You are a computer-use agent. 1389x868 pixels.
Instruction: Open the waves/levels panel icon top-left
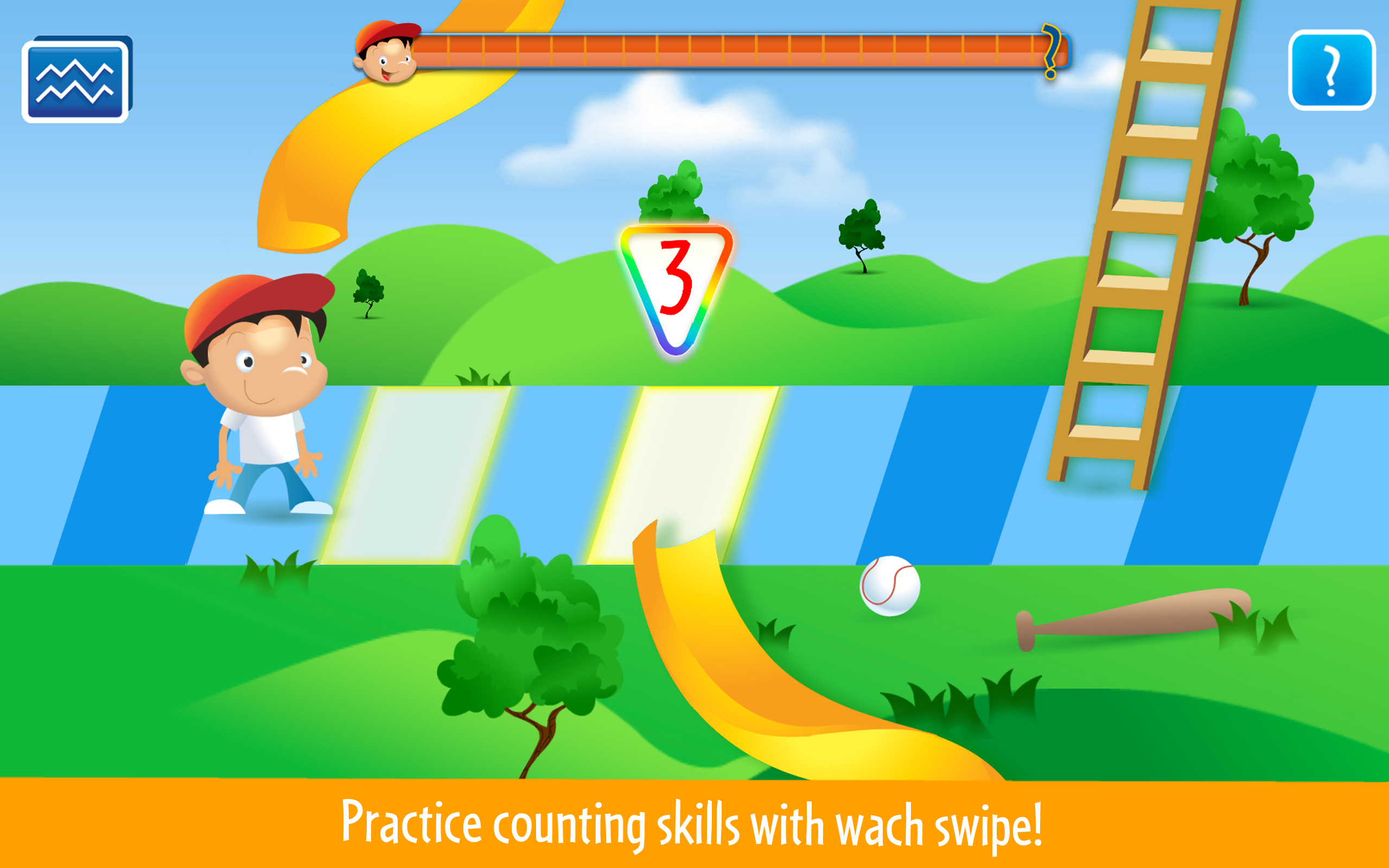[75, 80]
